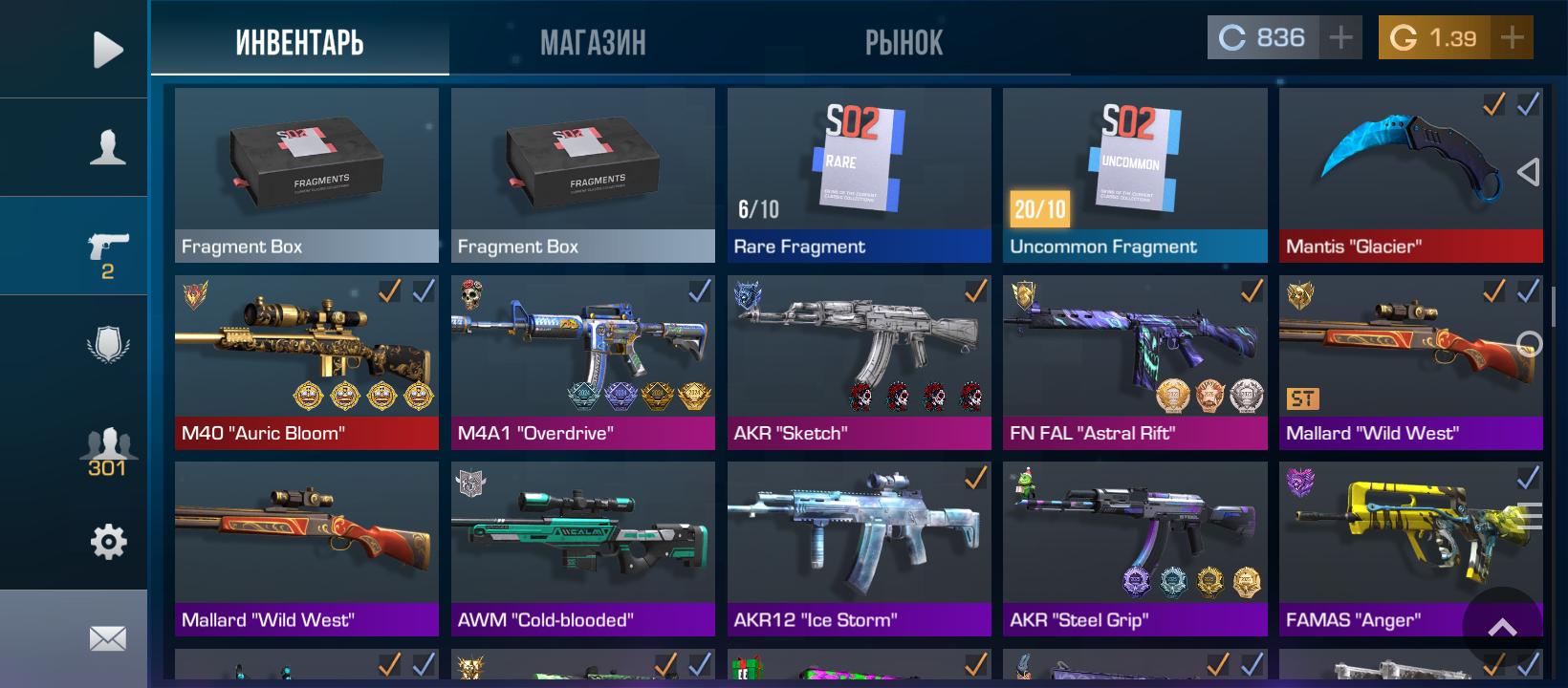Image resolution: width=1568 pixels, height=688 pixels.
Task: Choose the AKR "Sketch" rifle
Action: [x=859, y=362]
